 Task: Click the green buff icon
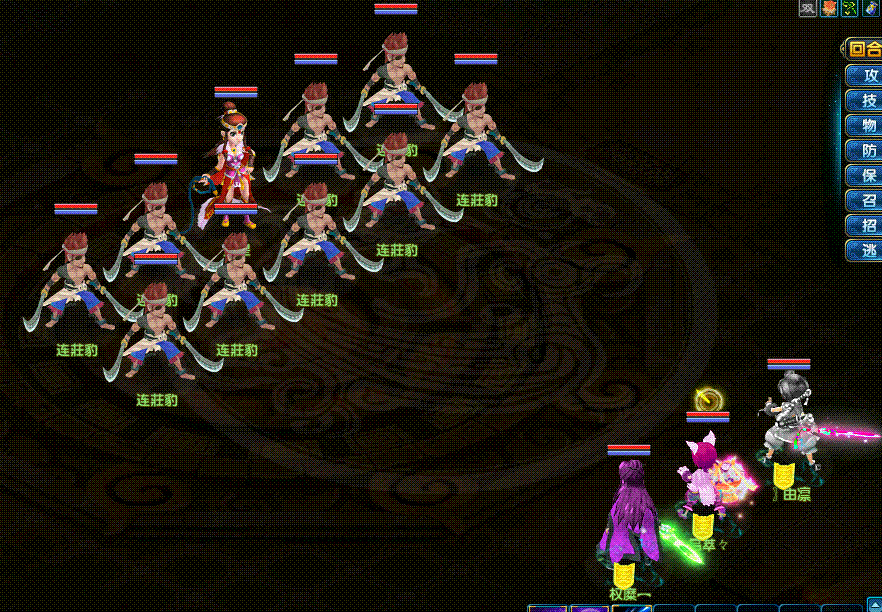coord(850,9)
